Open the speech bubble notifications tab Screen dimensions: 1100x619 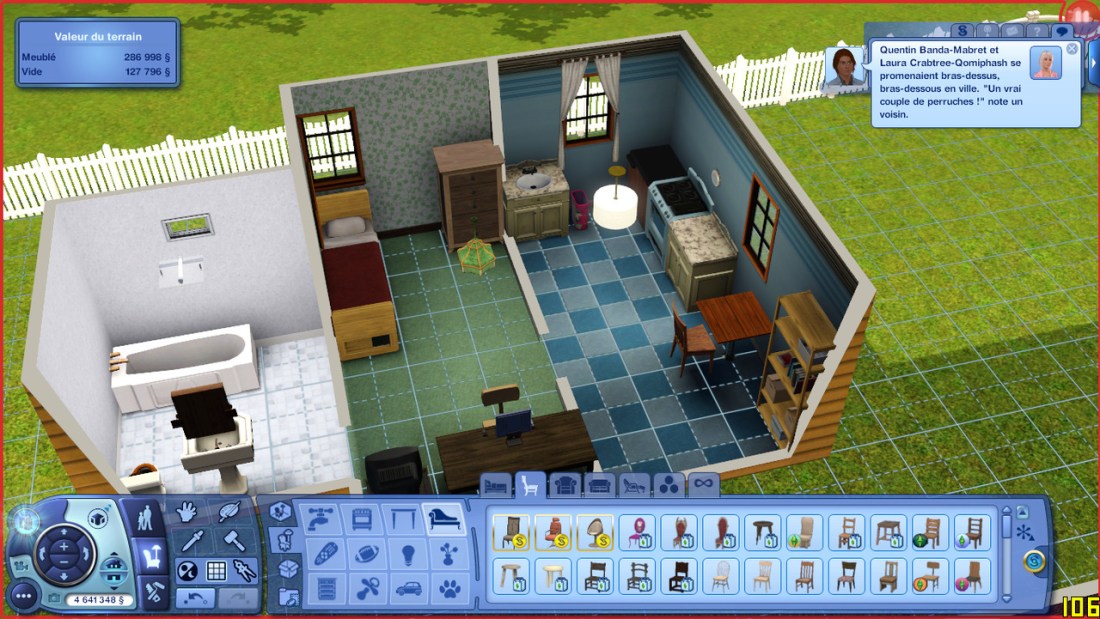(1062, 31)
